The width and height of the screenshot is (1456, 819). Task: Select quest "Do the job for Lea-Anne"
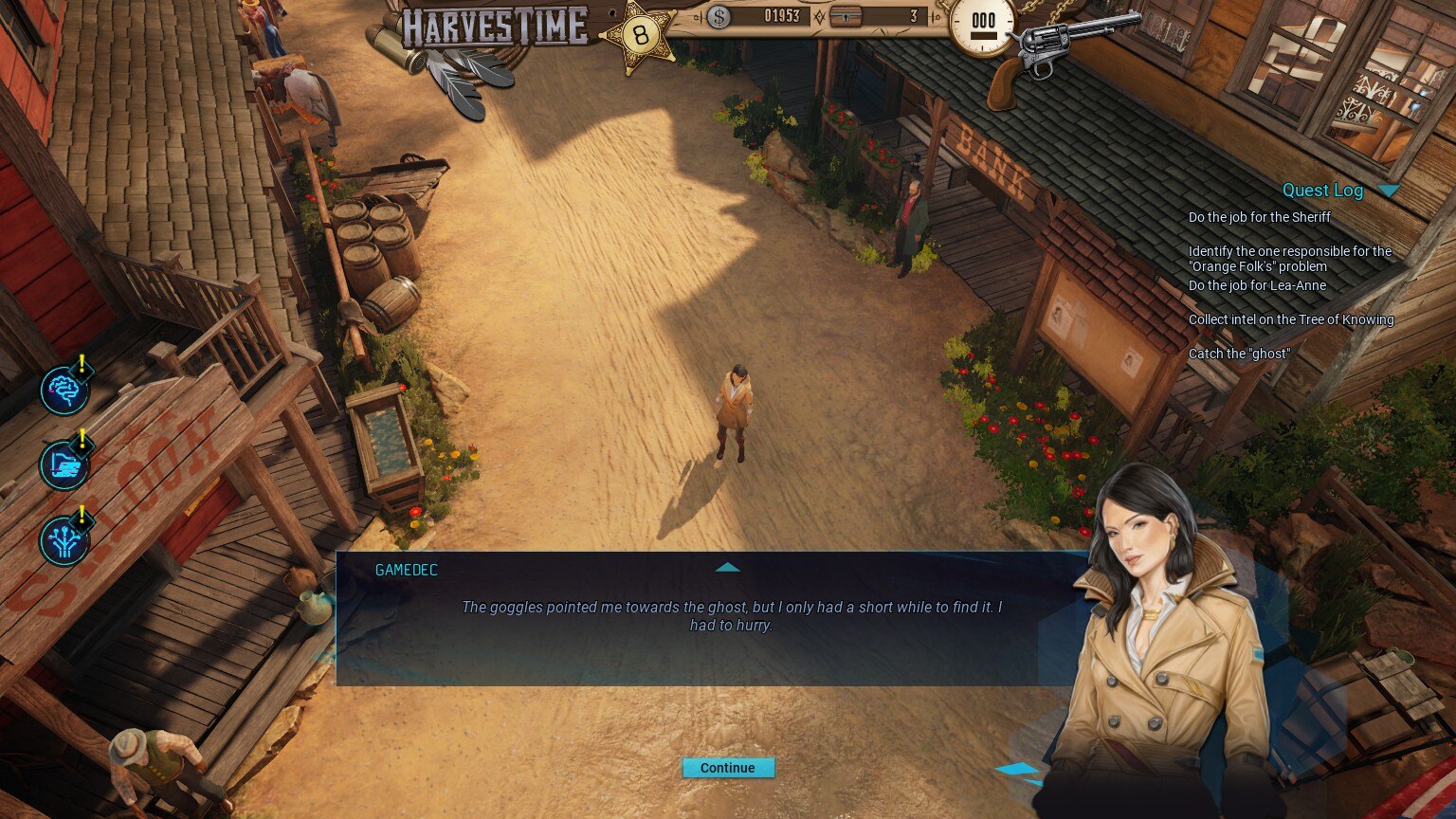[1257, 285]
